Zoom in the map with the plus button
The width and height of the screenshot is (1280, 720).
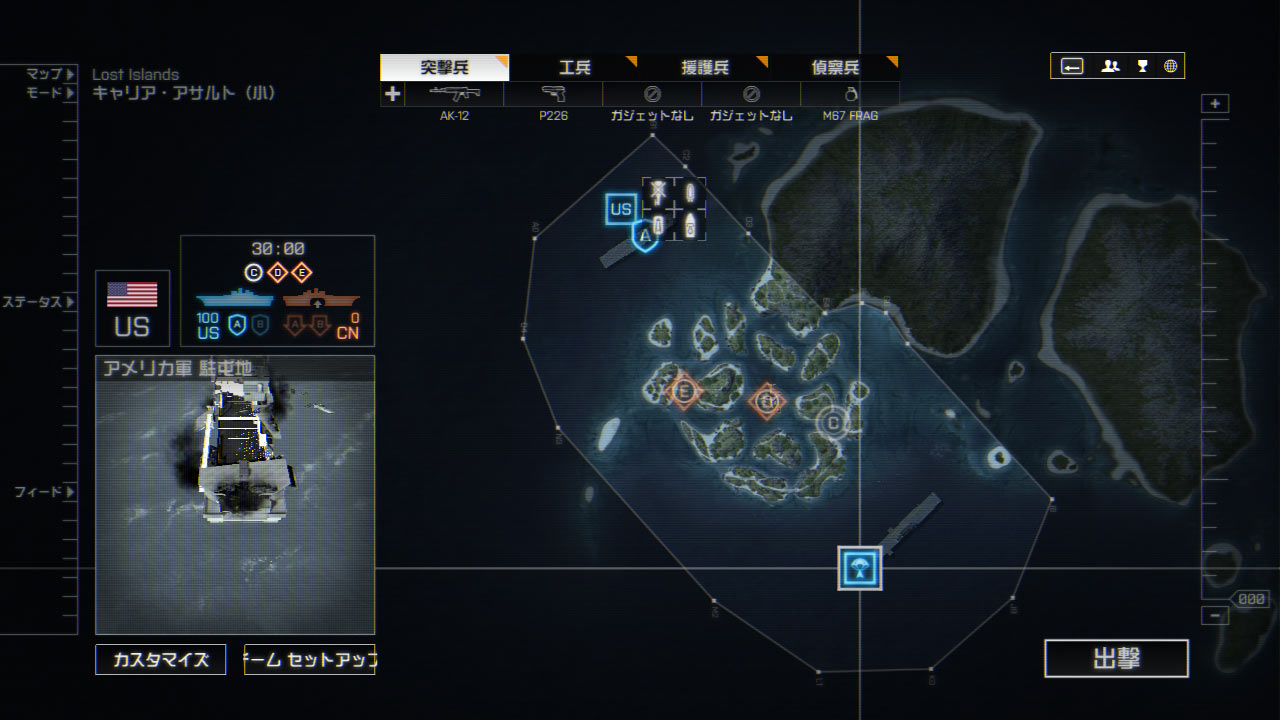pos(1215,104)
